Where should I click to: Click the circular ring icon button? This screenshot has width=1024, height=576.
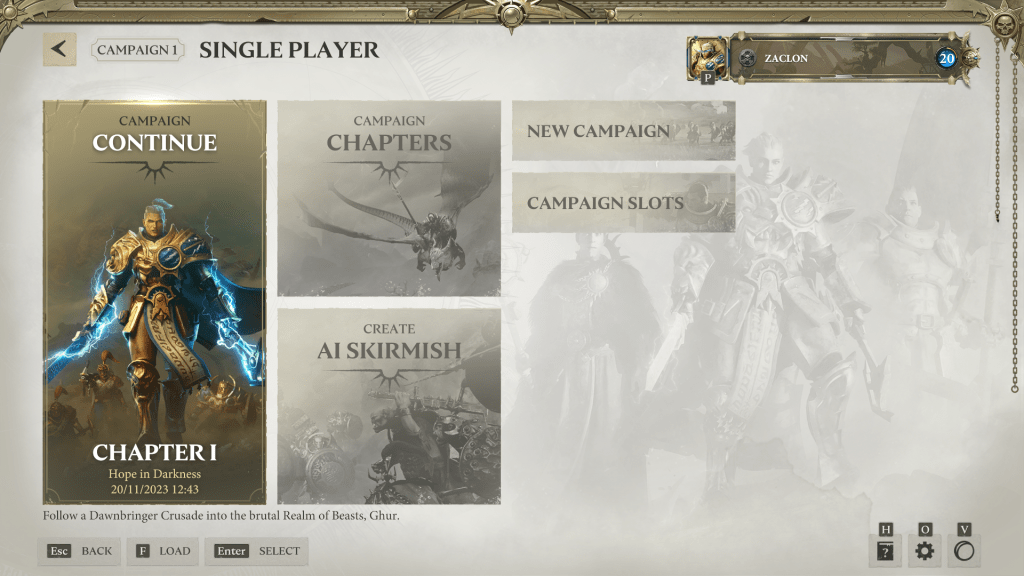(964, 551)
